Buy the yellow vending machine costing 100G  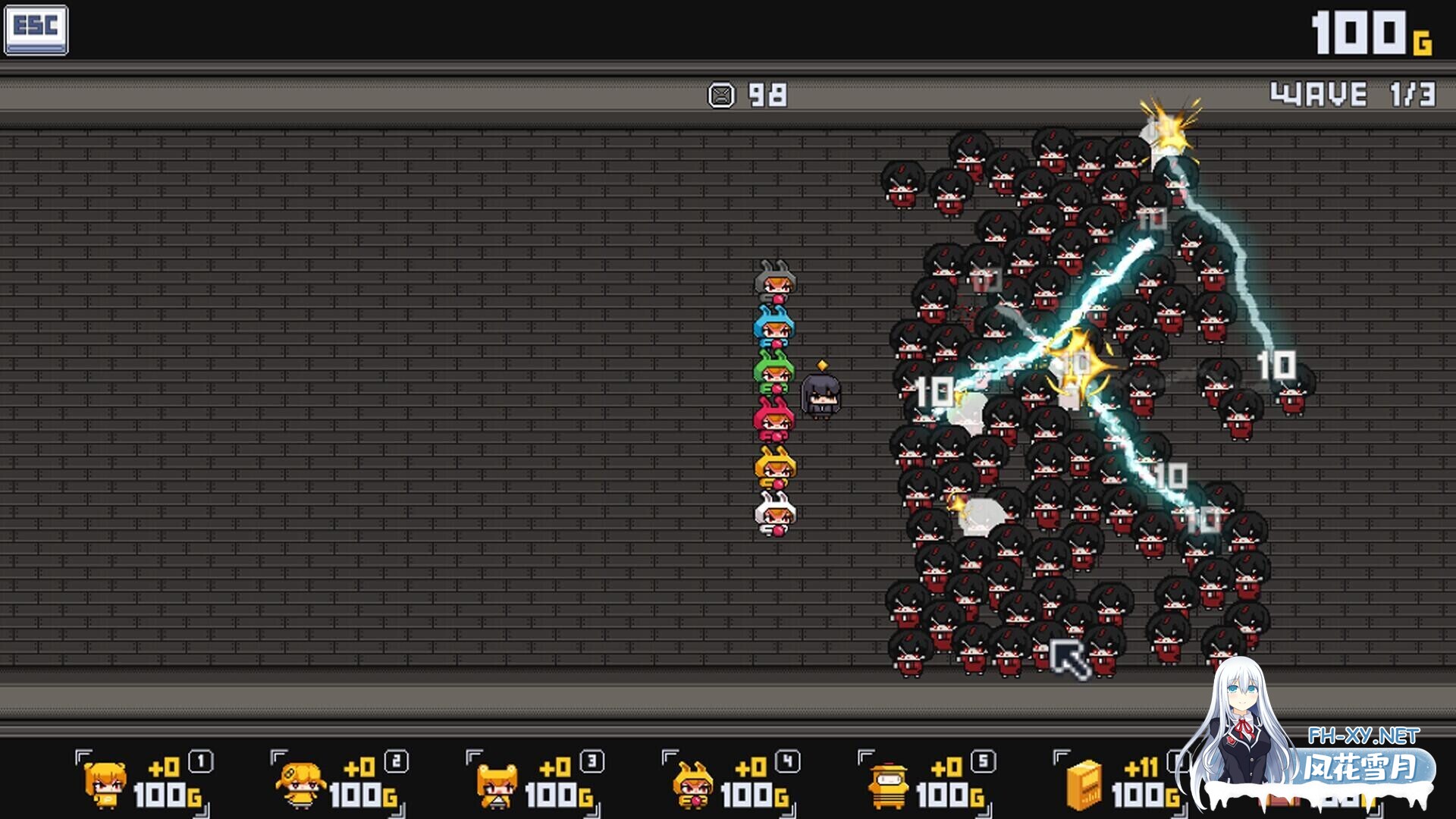coord(1121,783)
